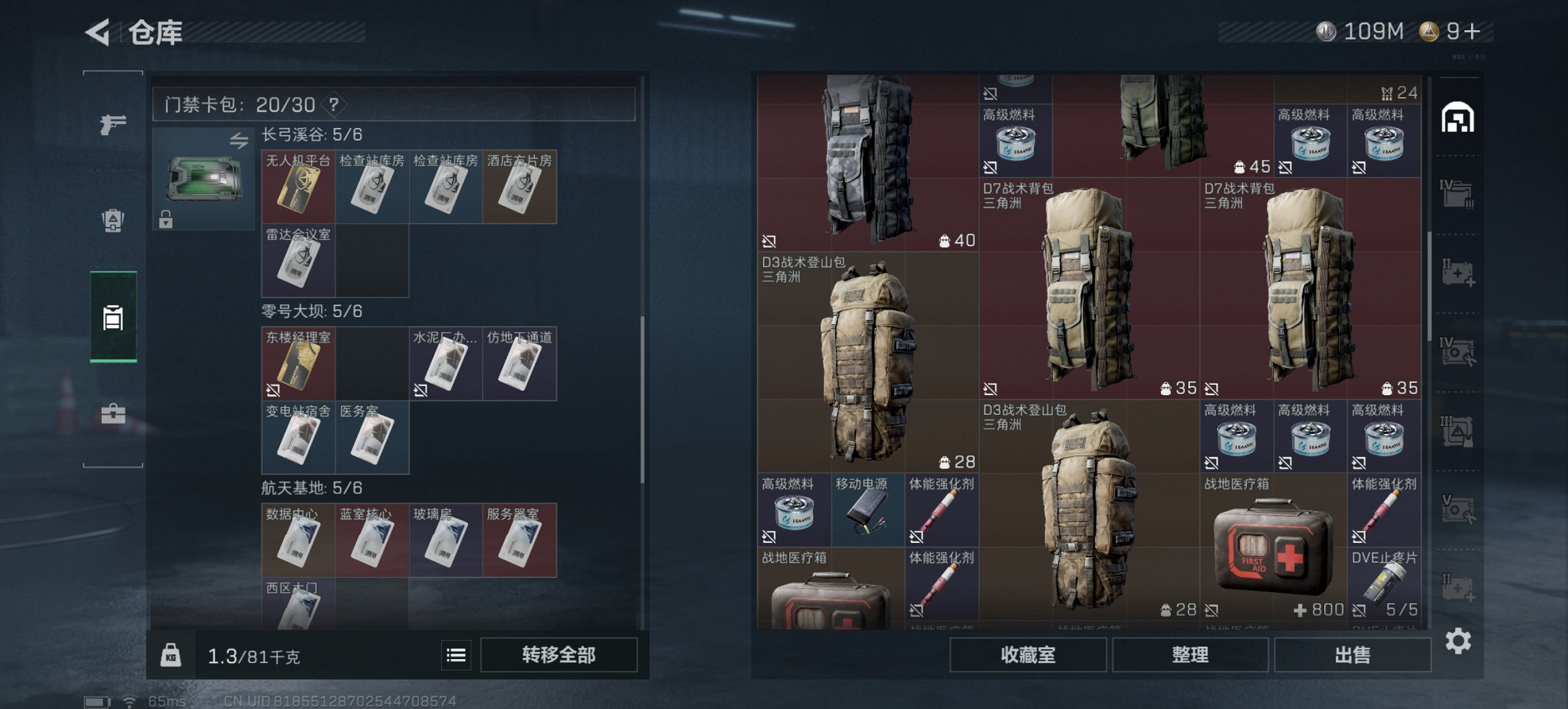This screenshot has height=709, width=1568.
Task: Select the pistol weapons icon in the left sidebar
Action: click(113, 126)
